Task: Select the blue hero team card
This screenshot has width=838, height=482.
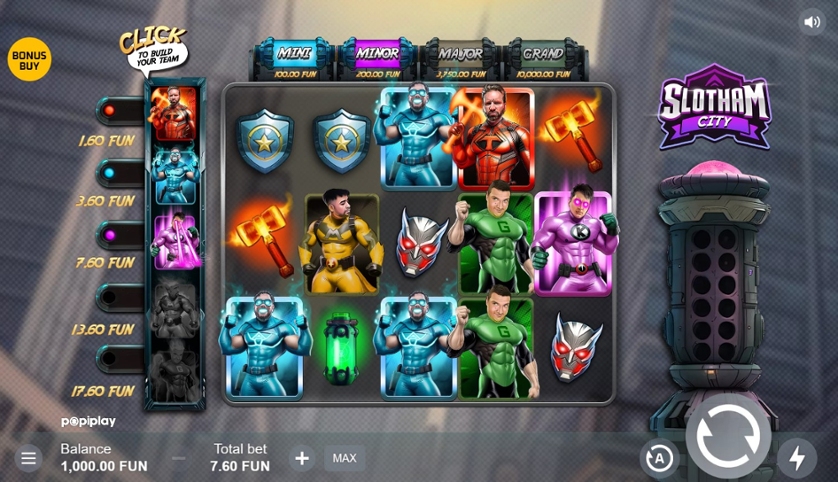Action: click(173, 176)
